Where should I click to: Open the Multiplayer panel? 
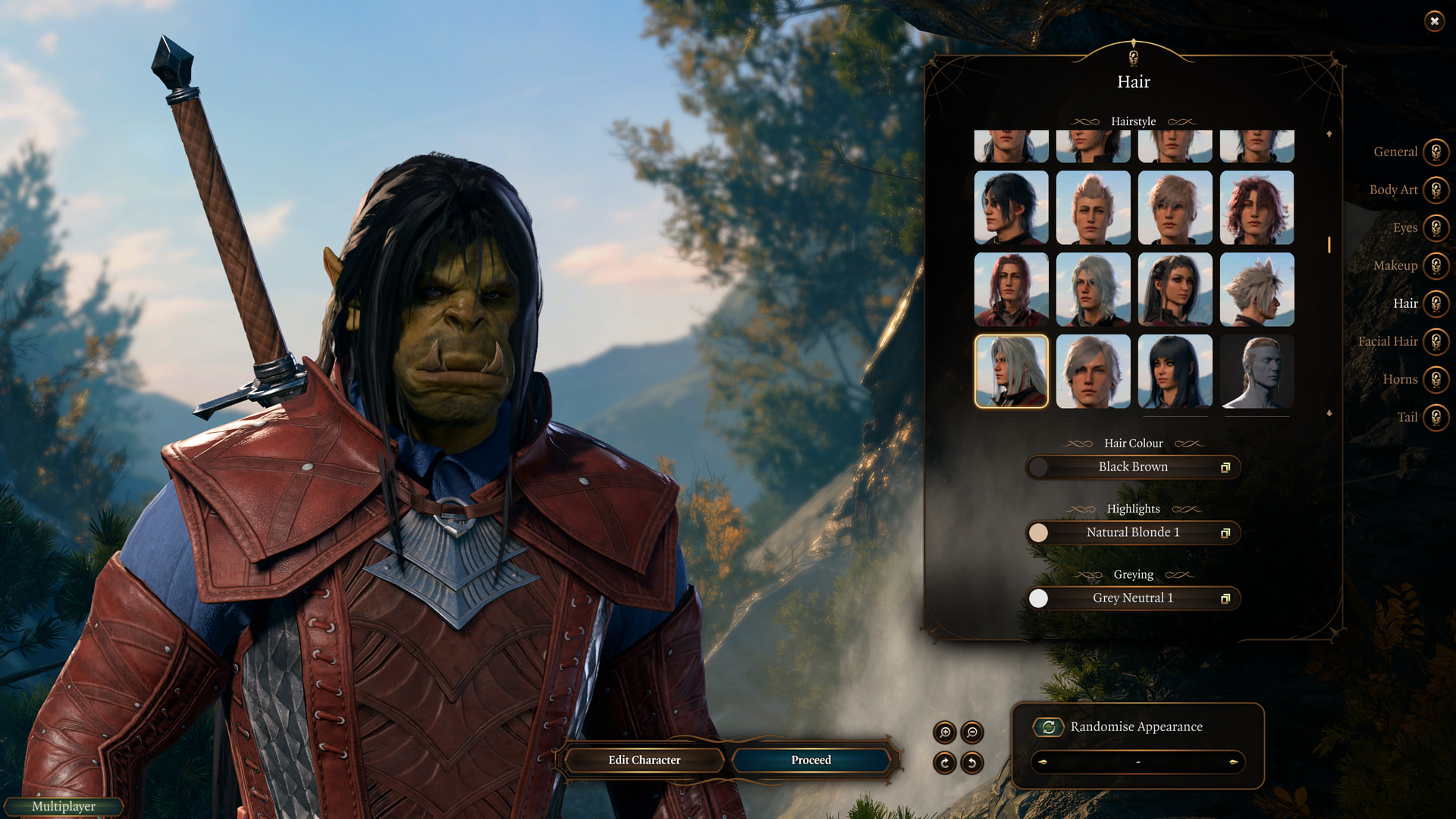64,807
